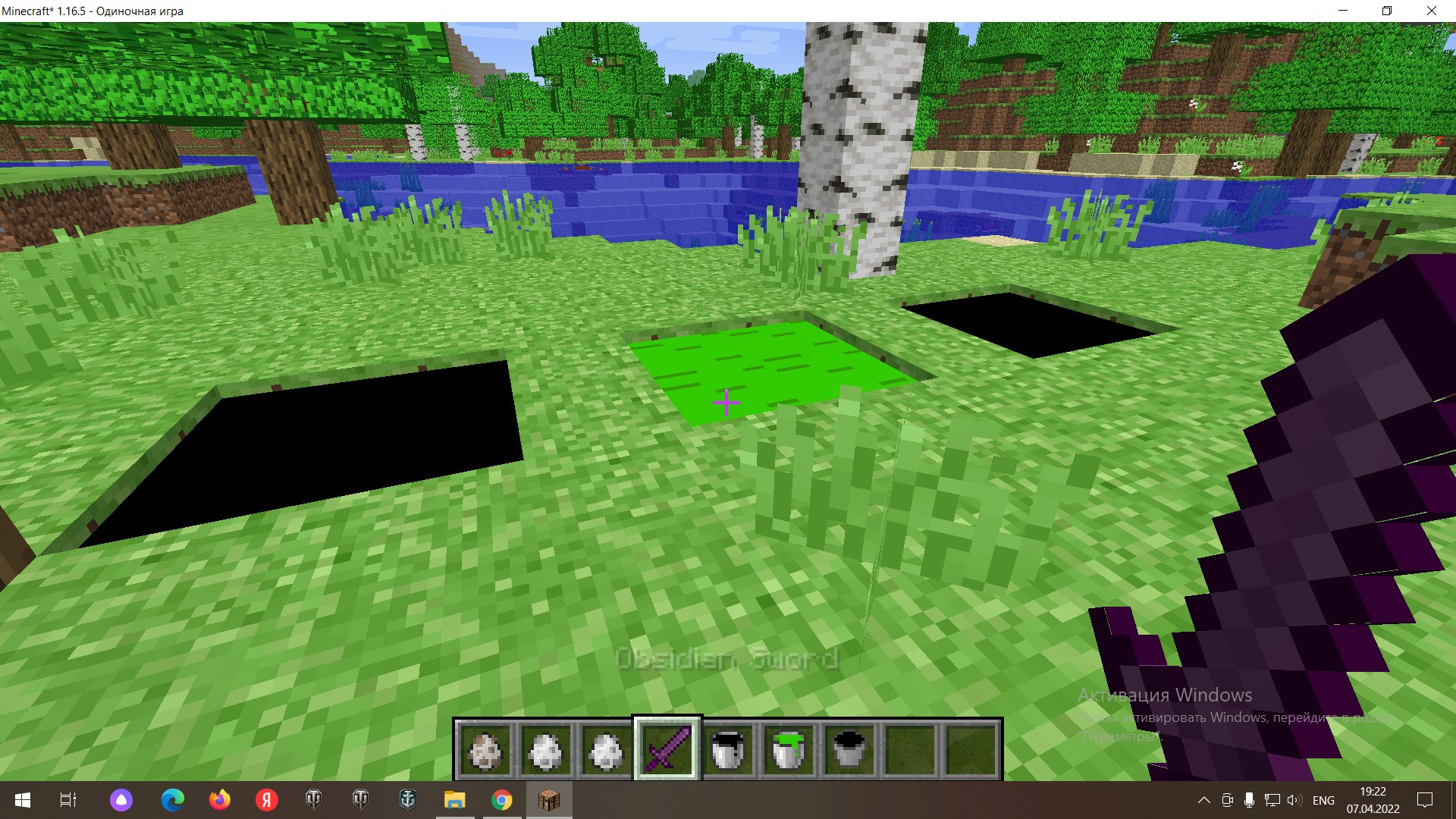The image size is (1456, 819).
Task: Expand hidden system tray icons with the chevron
Action: pos(1206,799)
